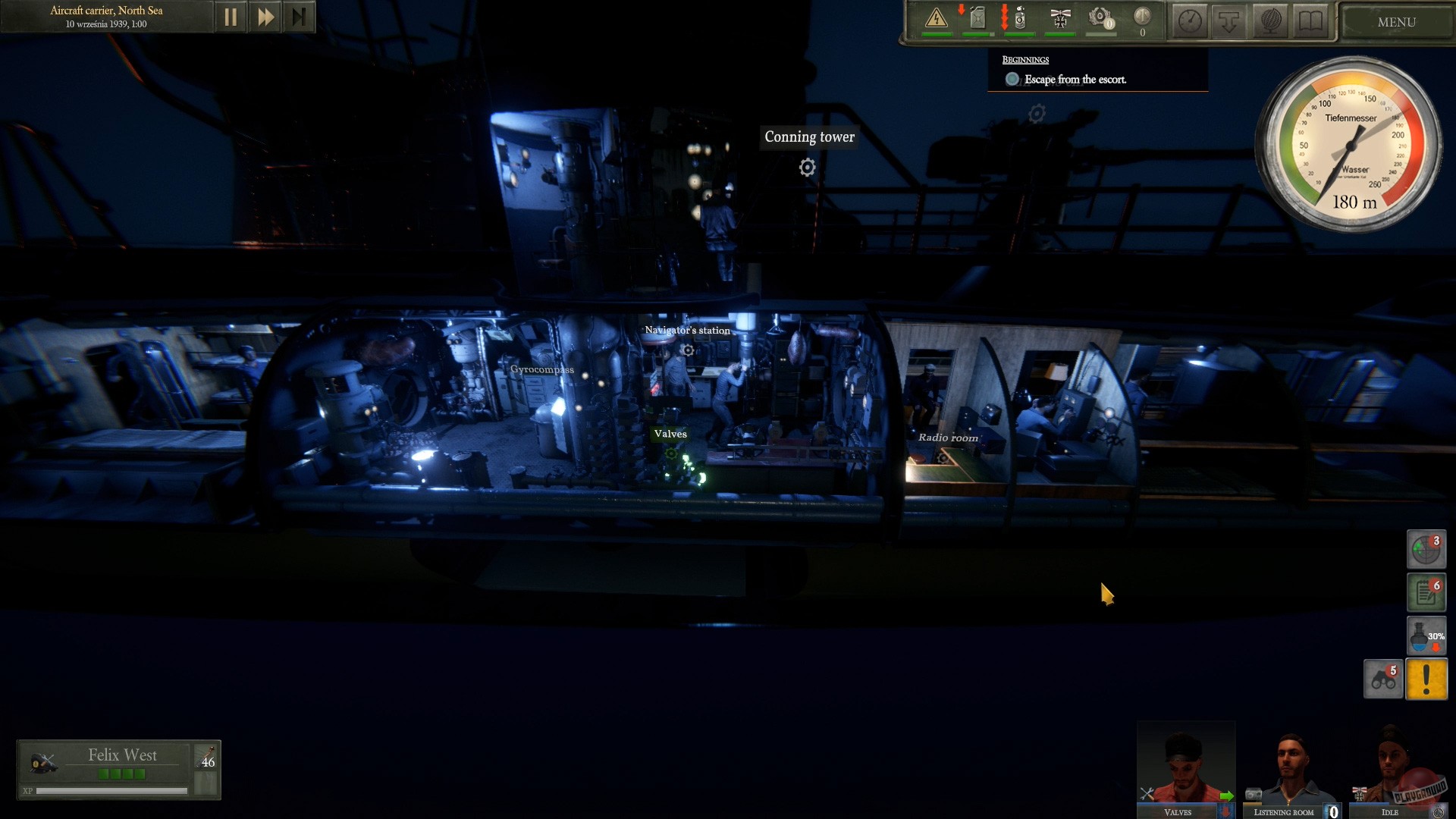Screen dimensions: 1456x819
Task: Open the logbook using the book icon
Action: click(1310, 20)
